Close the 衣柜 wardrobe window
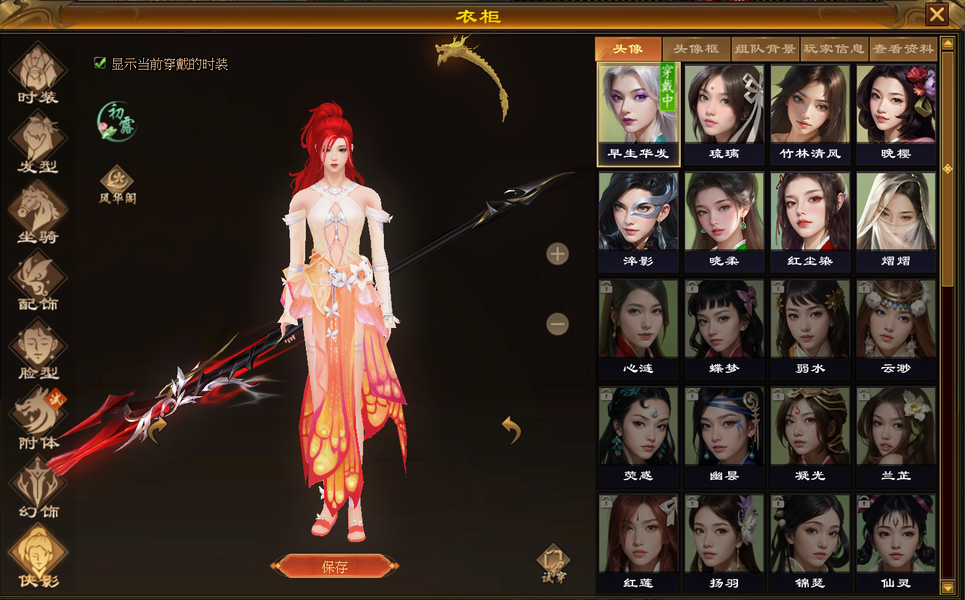This screenshot has height=600, width=965. point(936,14)
